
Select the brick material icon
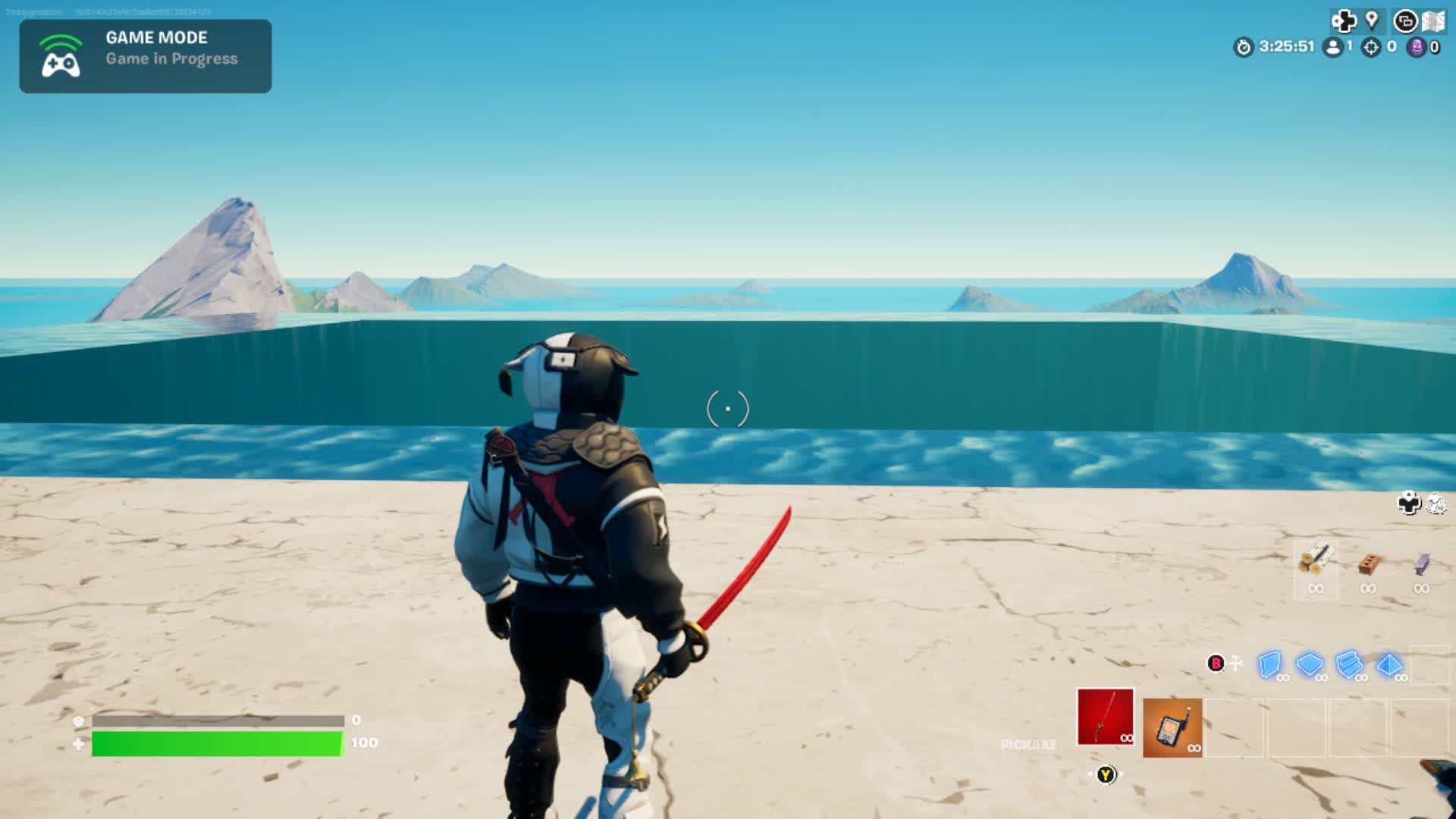tap(1369, 563)
